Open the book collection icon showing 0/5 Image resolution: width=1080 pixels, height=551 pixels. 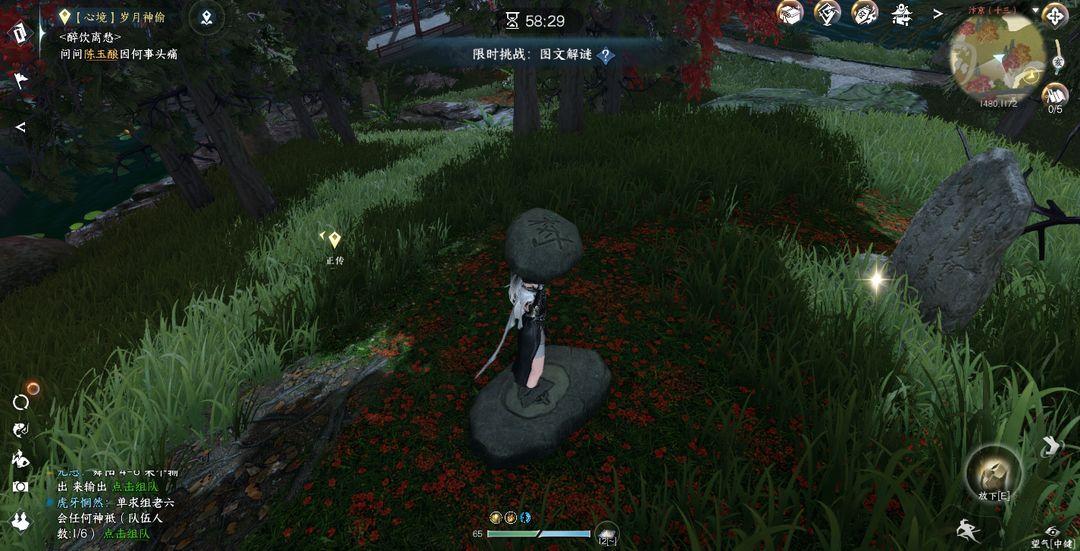[x=1055, y=96]
